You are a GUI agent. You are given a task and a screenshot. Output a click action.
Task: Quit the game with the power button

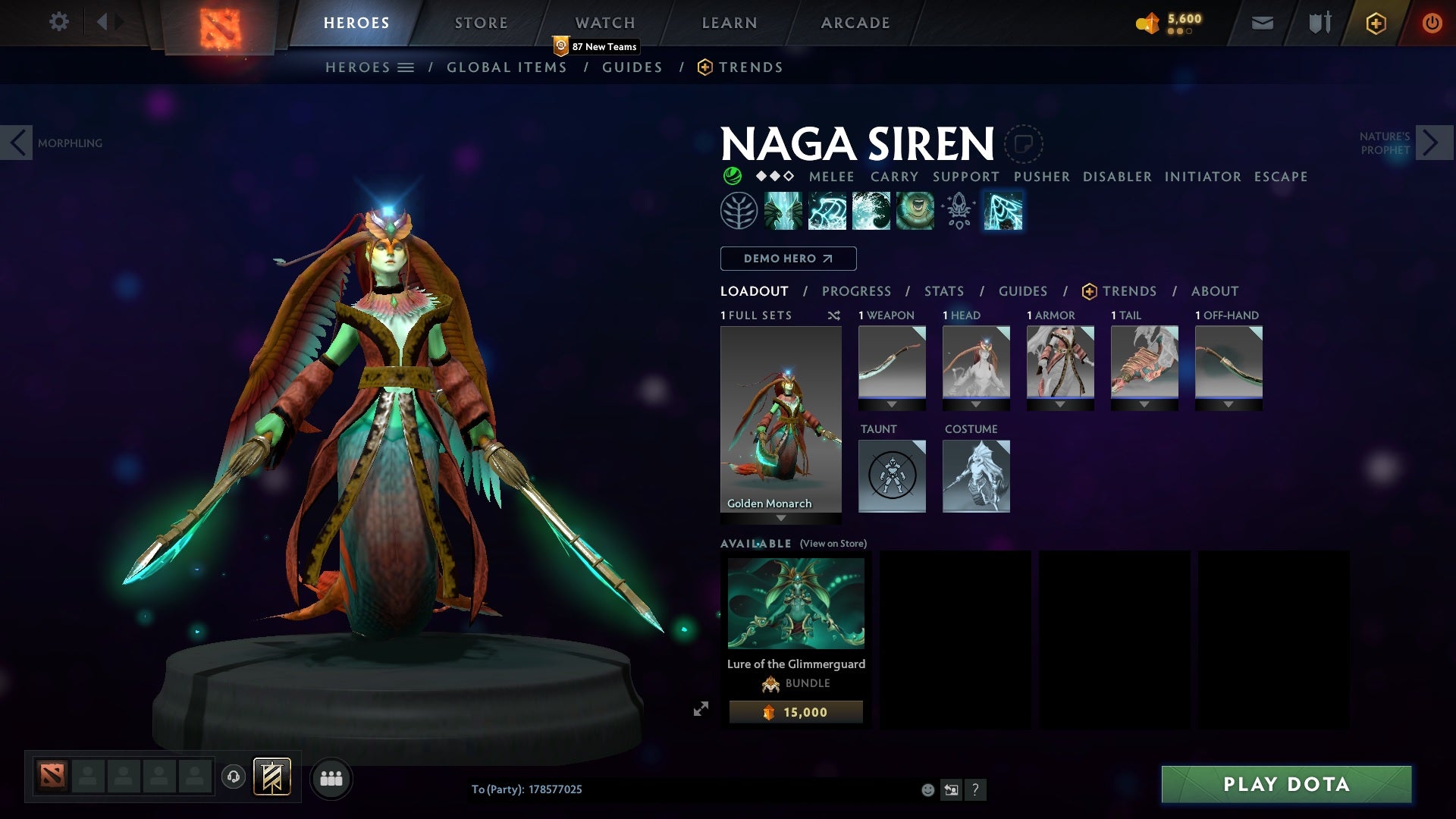point(1432,23)
